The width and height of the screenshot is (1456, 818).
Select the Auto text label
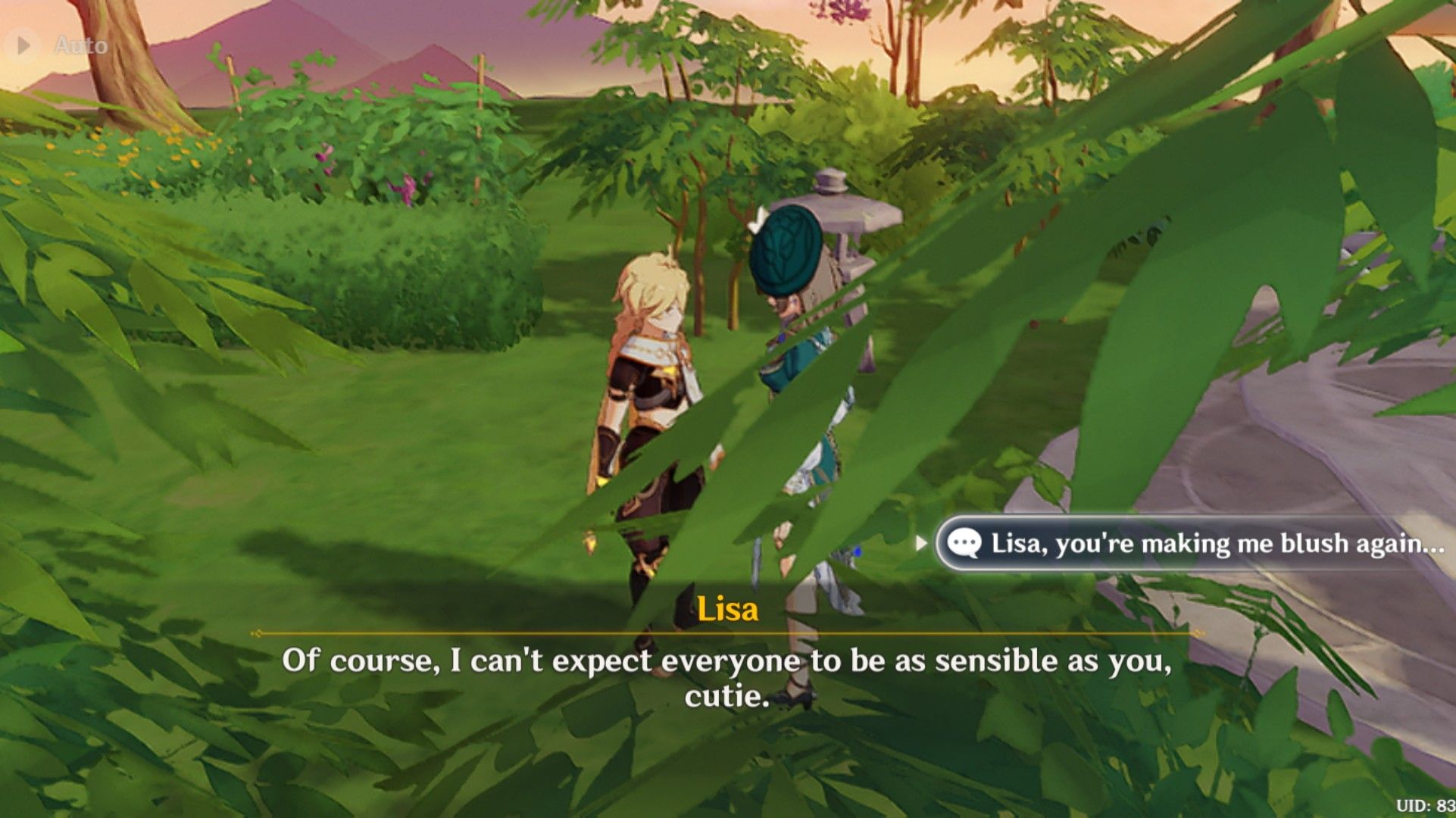tap(80, 43)
